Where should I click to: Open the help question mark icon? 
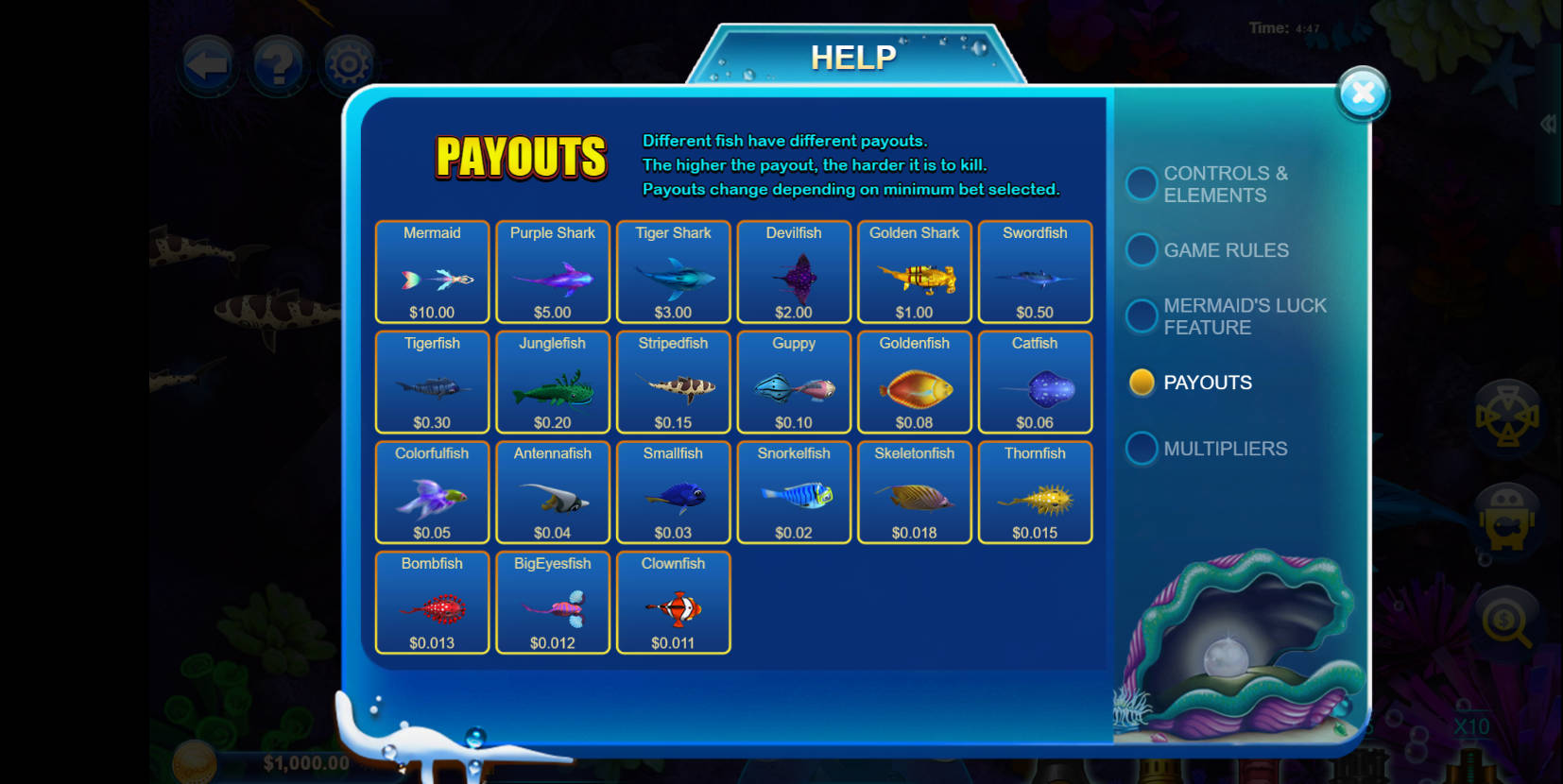pyautogui.click(x=278, y=64)
